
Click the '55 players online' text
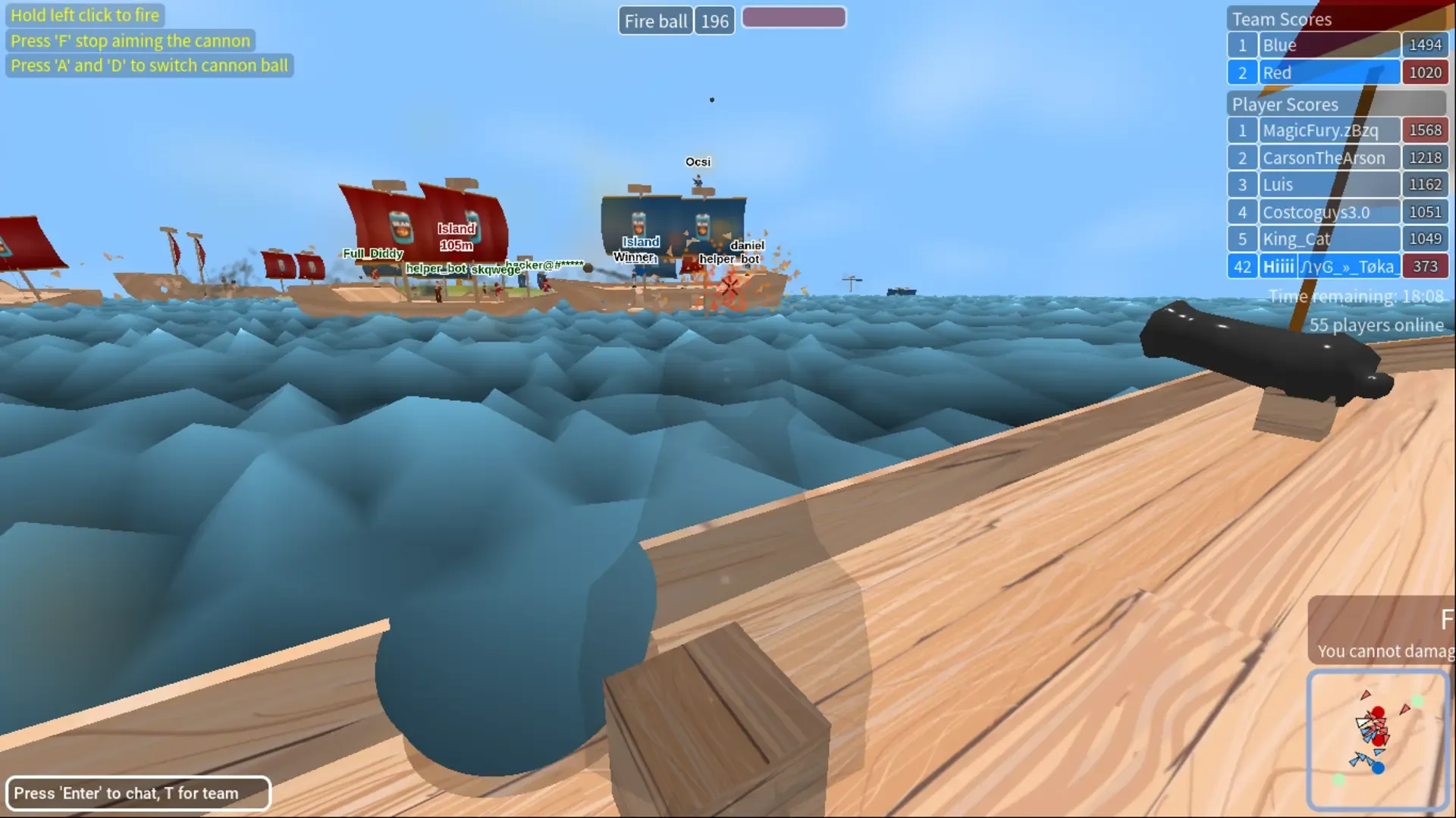pos(1377,324)
